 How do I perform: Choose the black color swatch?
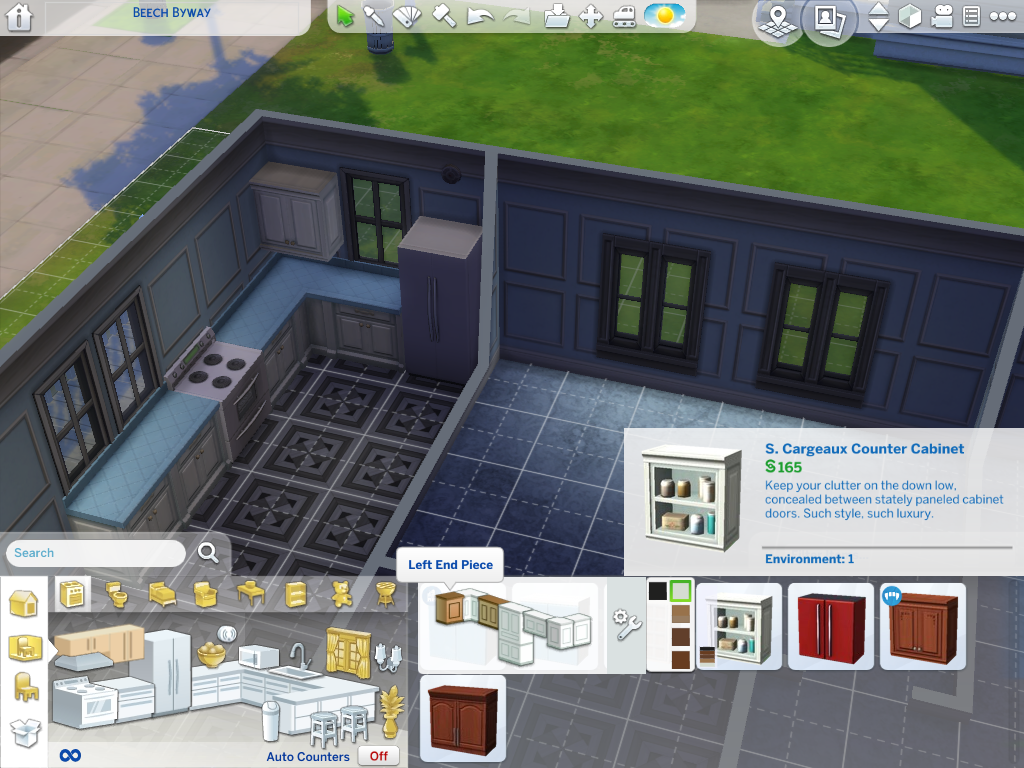point(657,591)
